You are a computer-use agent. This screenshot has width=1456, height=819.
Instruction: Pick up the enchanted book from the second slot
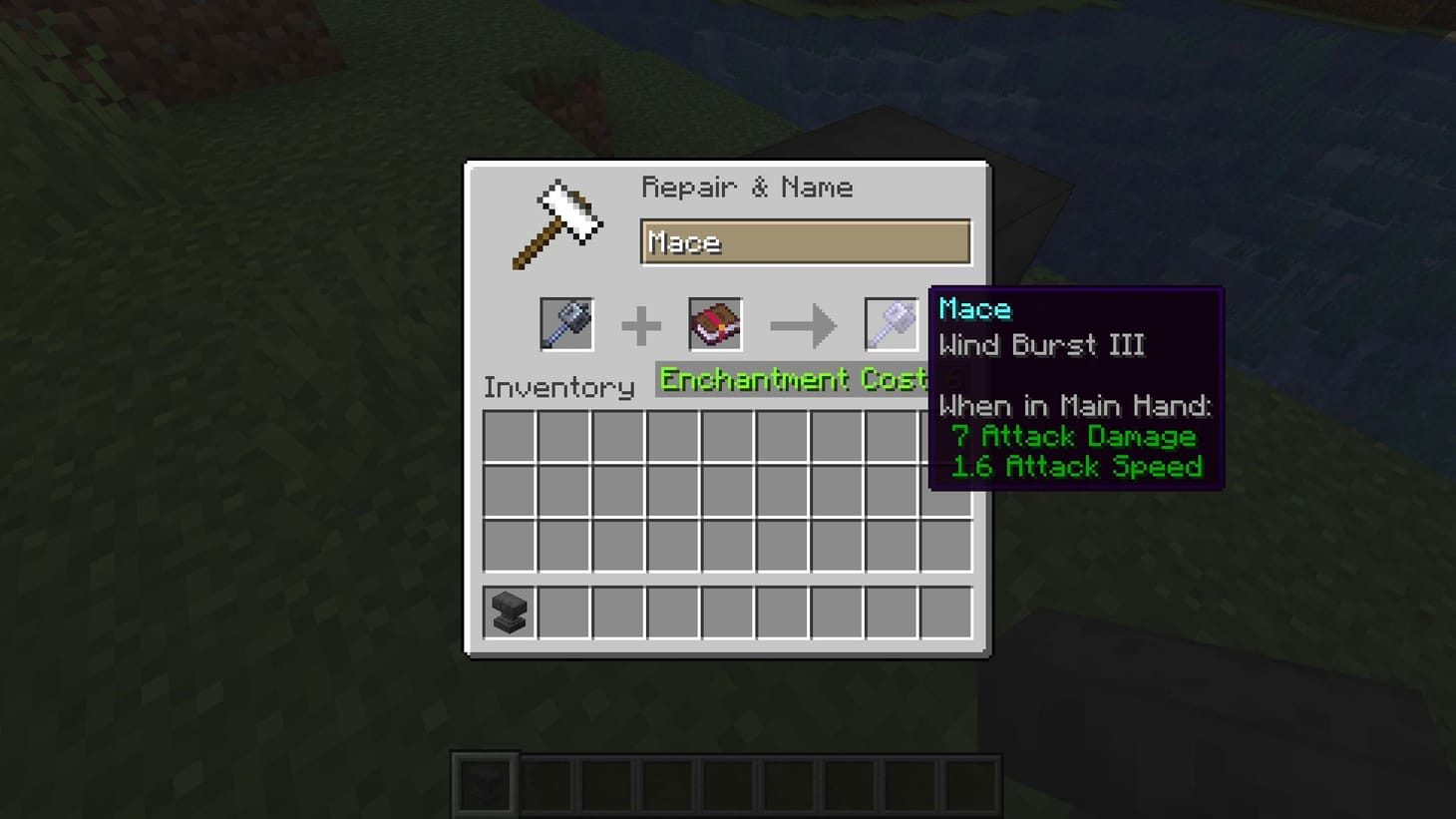click(716, 323)
